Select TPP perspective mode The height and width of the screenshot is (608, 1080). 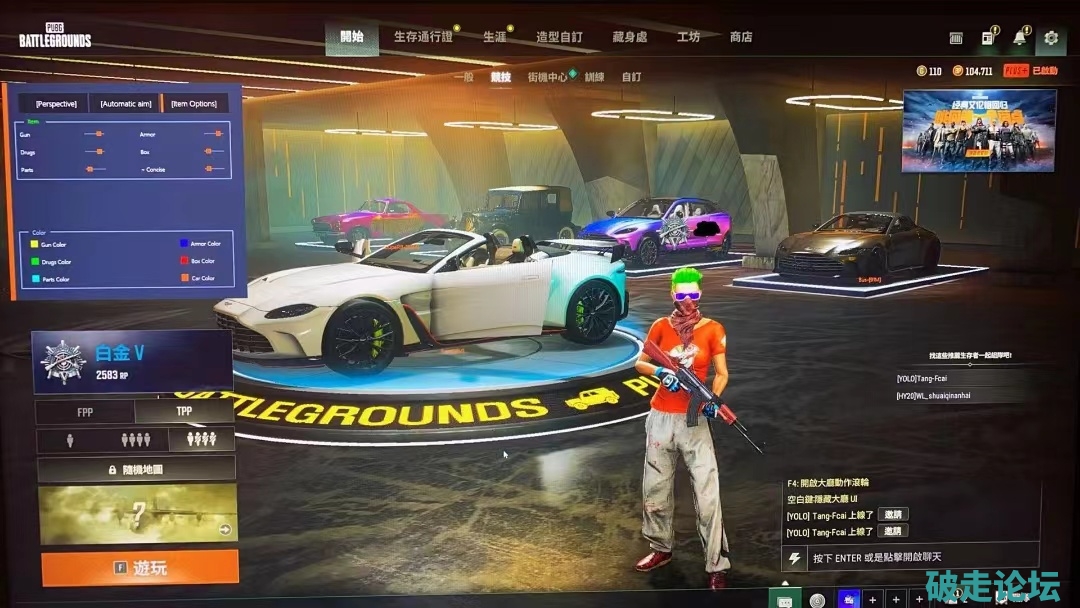184,411
